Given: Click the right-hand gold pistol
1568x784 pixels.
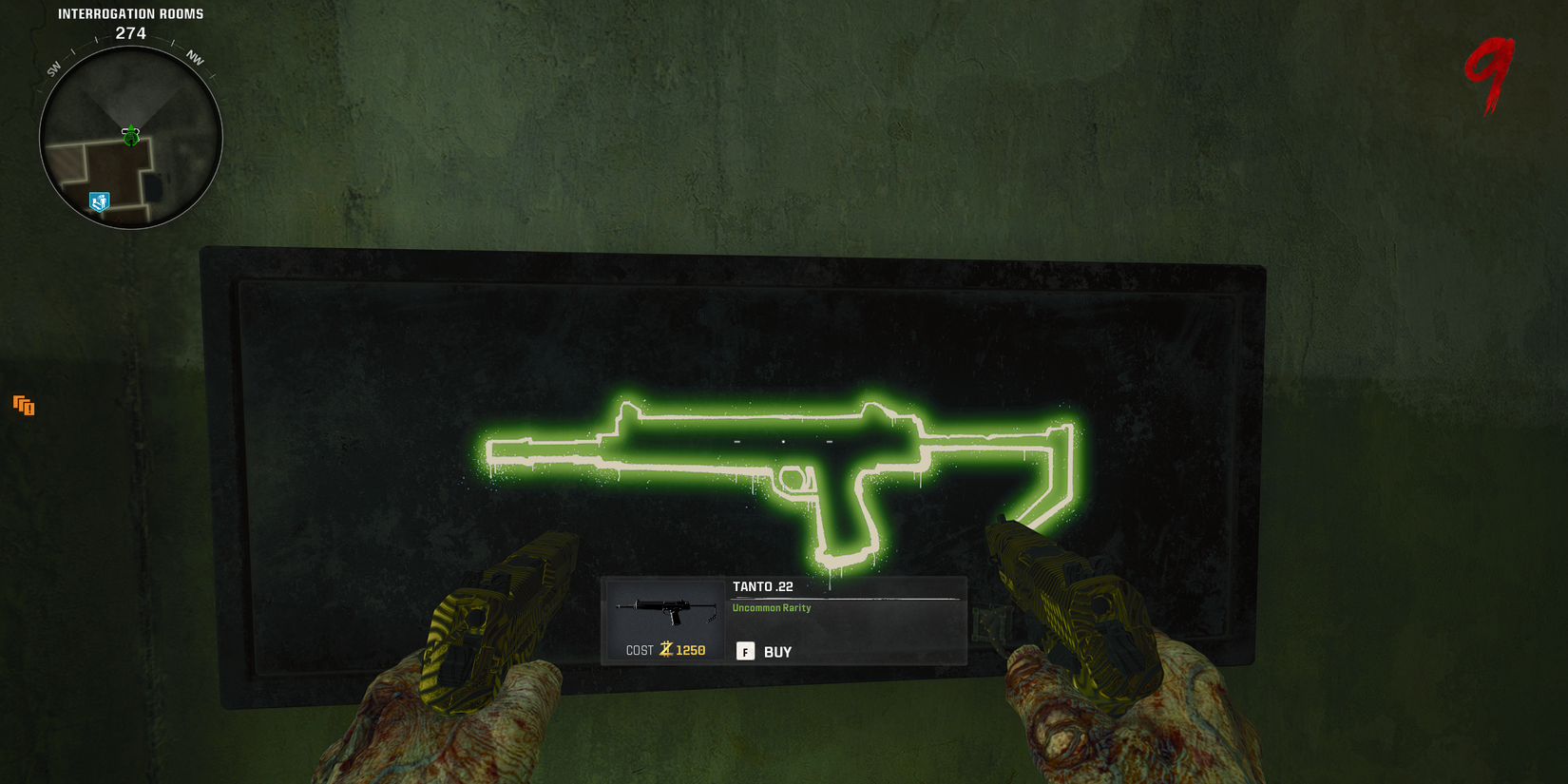Looking at the screenshot, I should point(1074,599).
